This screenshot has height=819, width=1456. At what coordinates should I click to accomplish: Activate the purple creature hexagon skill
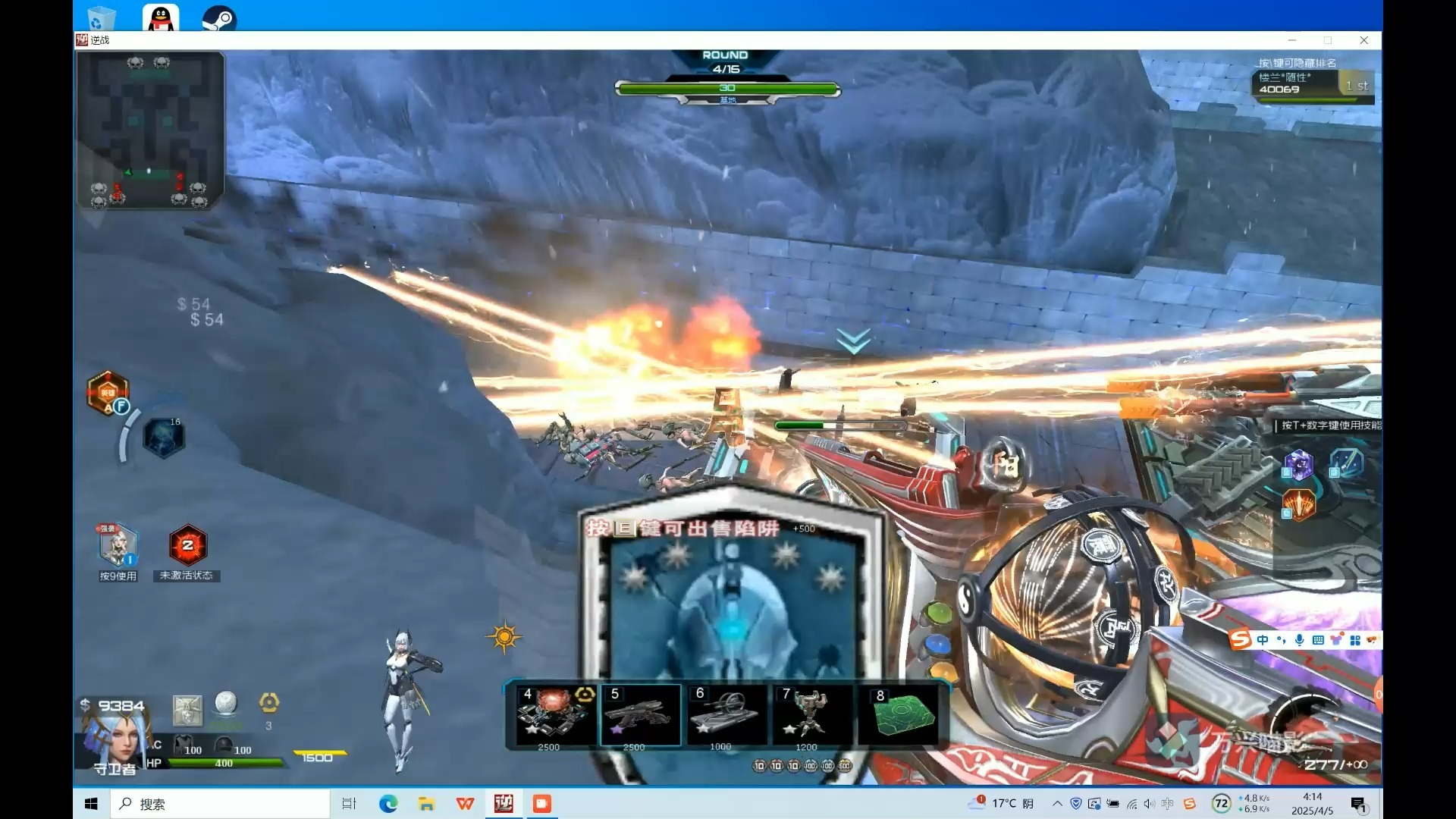click(1298, 464)
